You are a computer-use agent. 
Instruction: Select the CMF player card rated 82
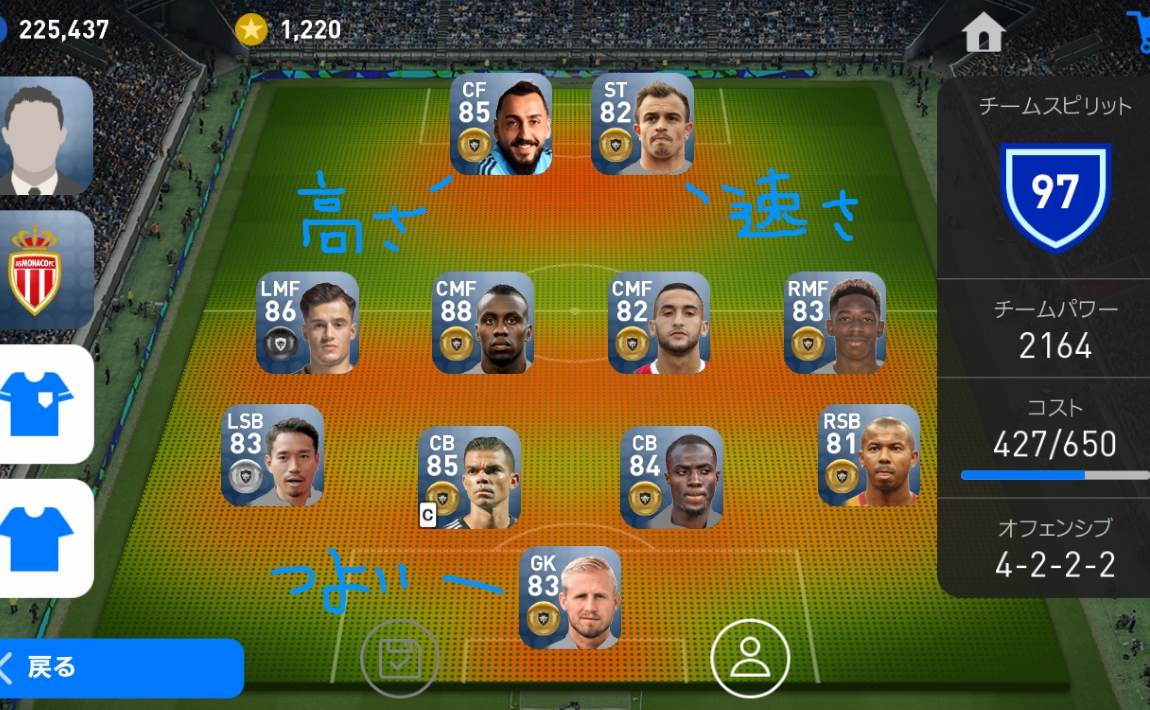point(659,323)
